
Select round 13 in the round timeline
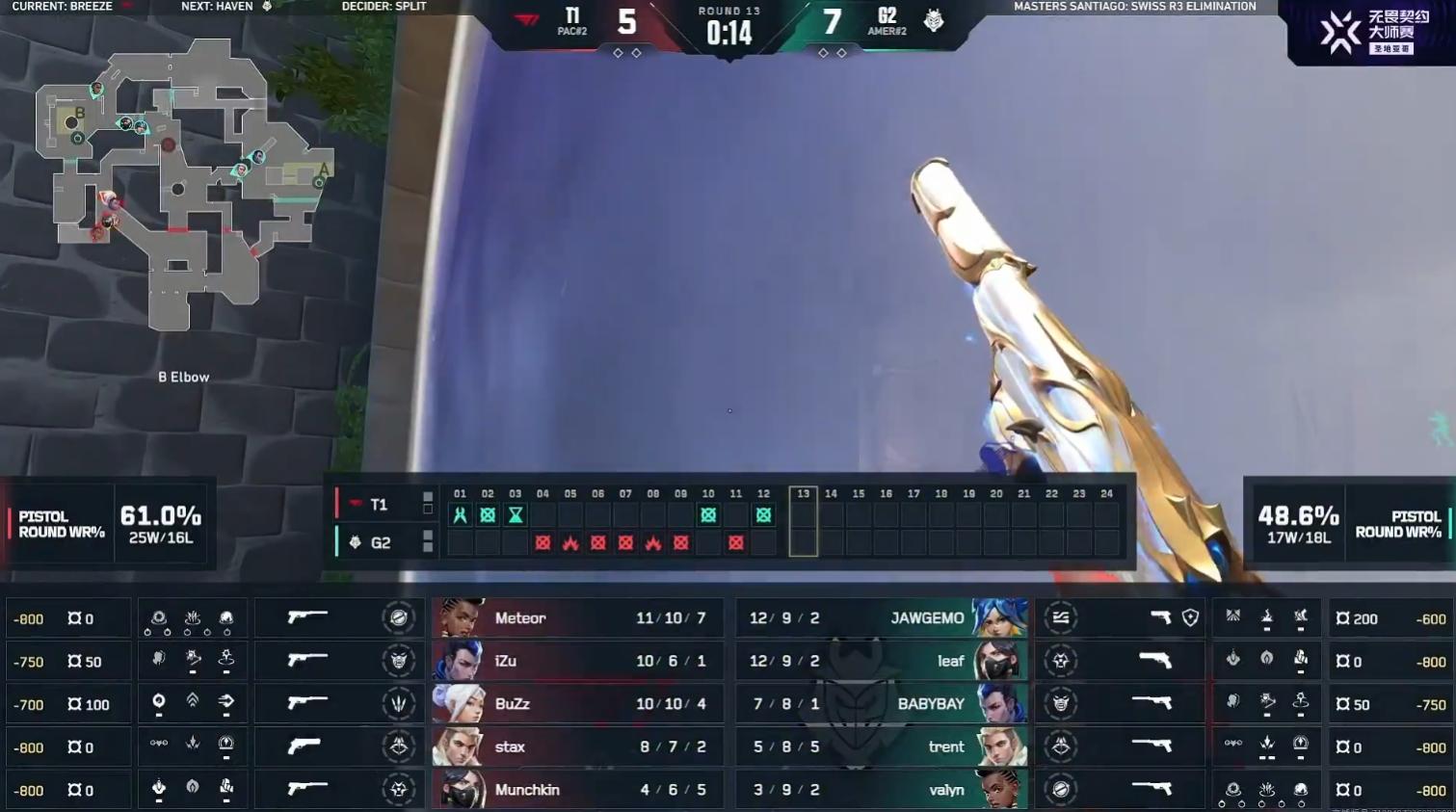803,521
